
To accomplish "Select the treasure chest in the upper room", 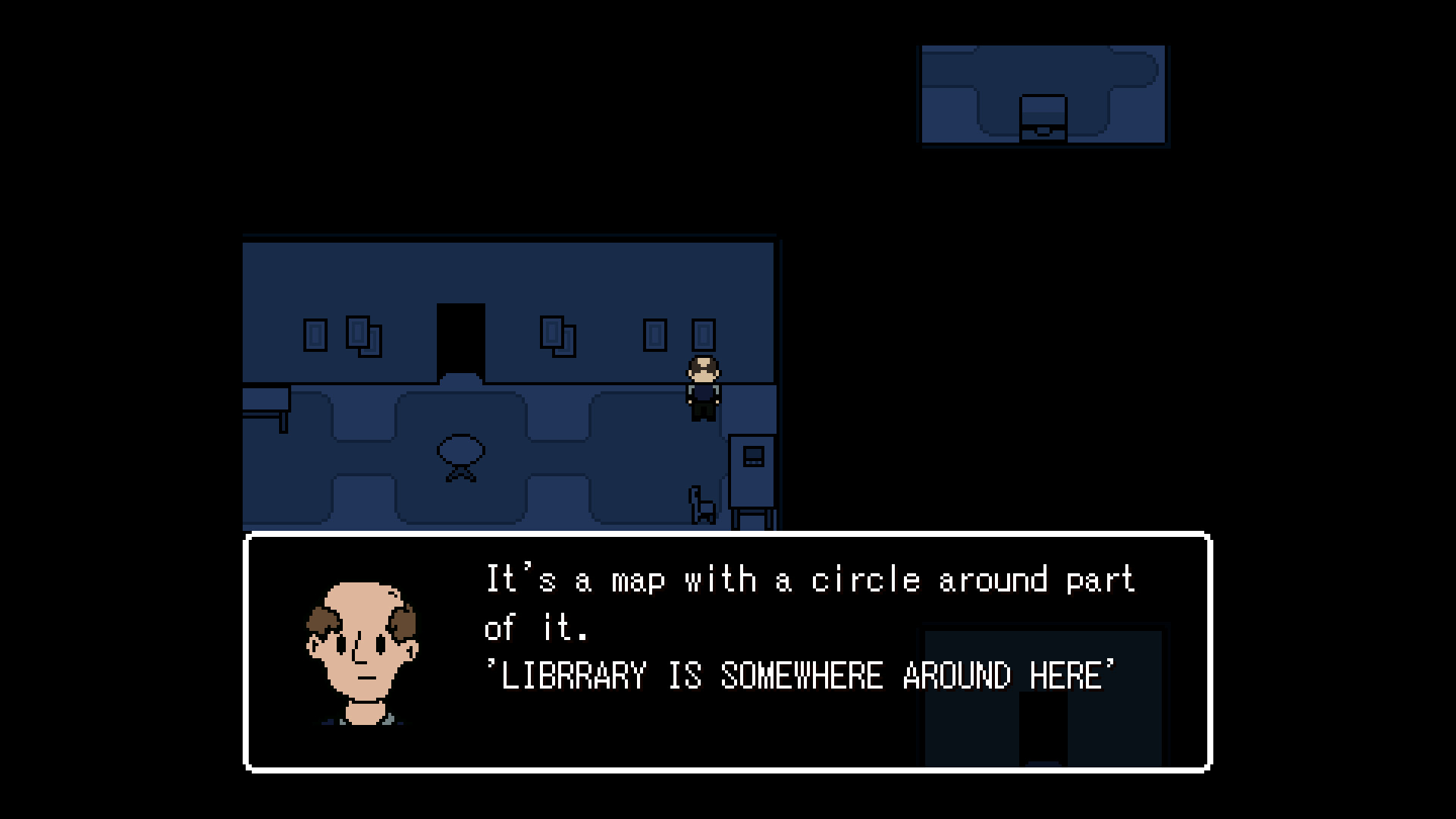I will [x=1042, y=118].
